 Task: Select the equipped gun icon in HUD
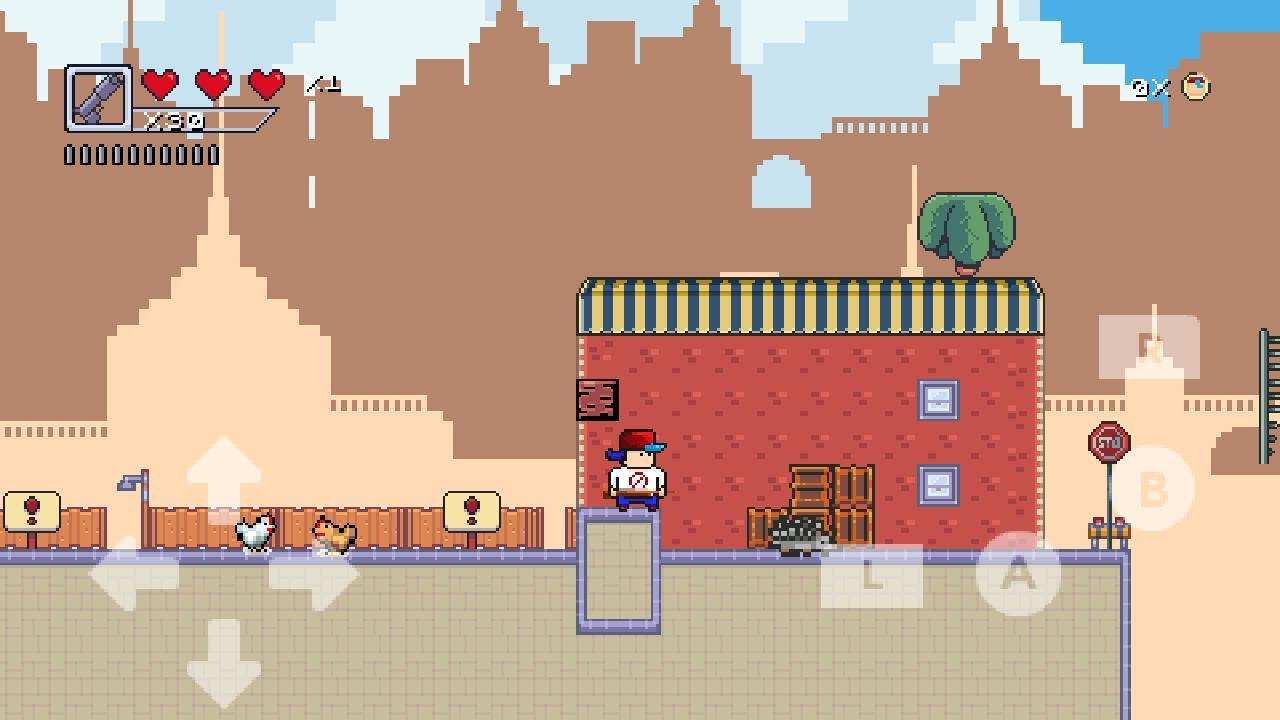(100, 95)
